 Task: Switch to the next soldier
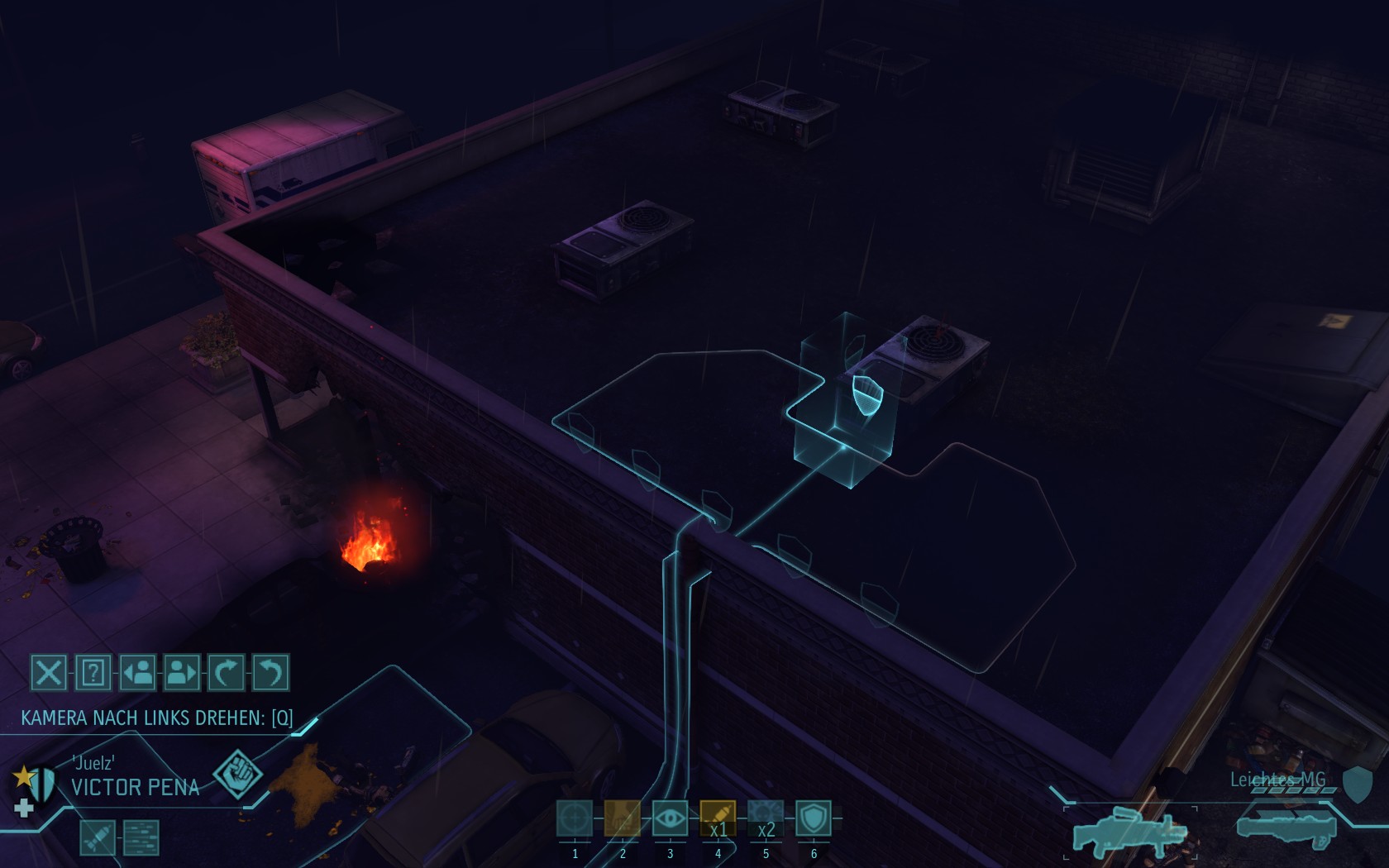tap(182, 672)
